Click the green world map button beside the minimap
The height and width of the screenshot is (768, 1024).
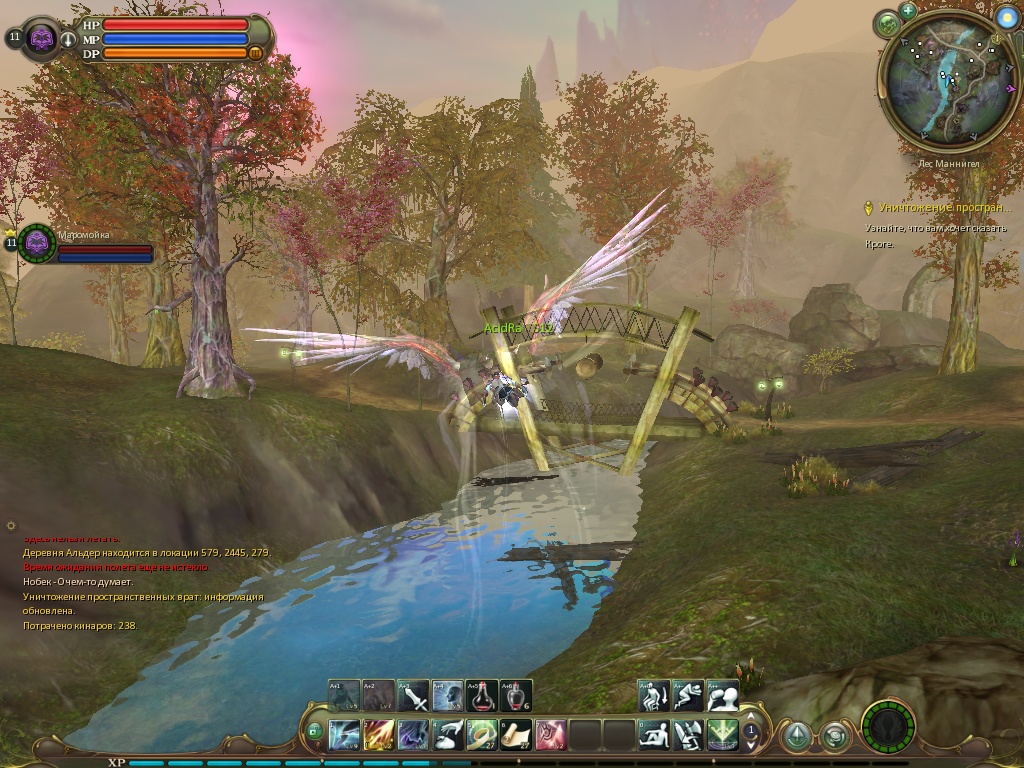(887, 24)
